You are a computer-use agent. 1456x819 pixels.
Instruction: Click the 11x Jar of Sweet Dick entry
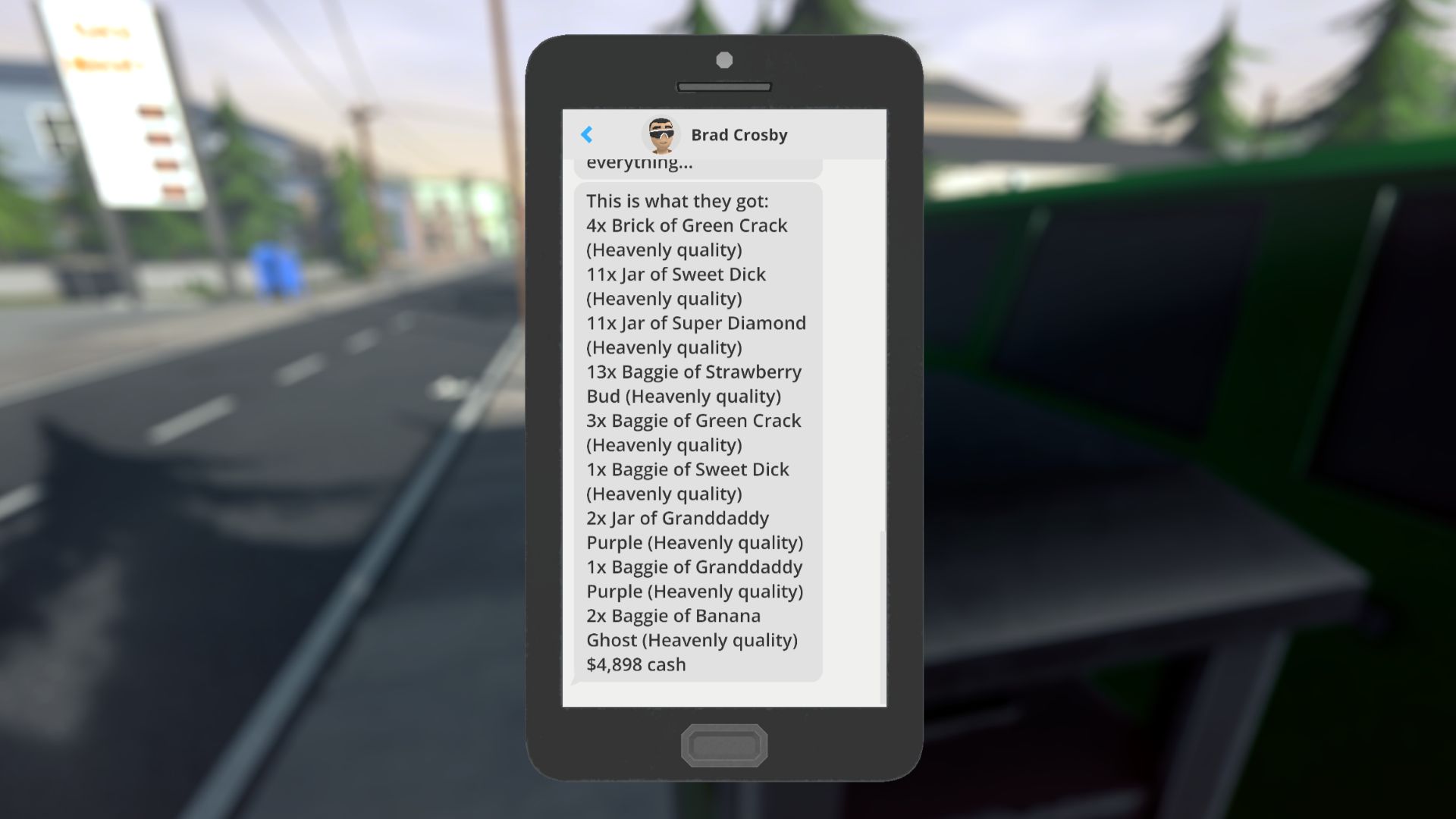(676, 275)
